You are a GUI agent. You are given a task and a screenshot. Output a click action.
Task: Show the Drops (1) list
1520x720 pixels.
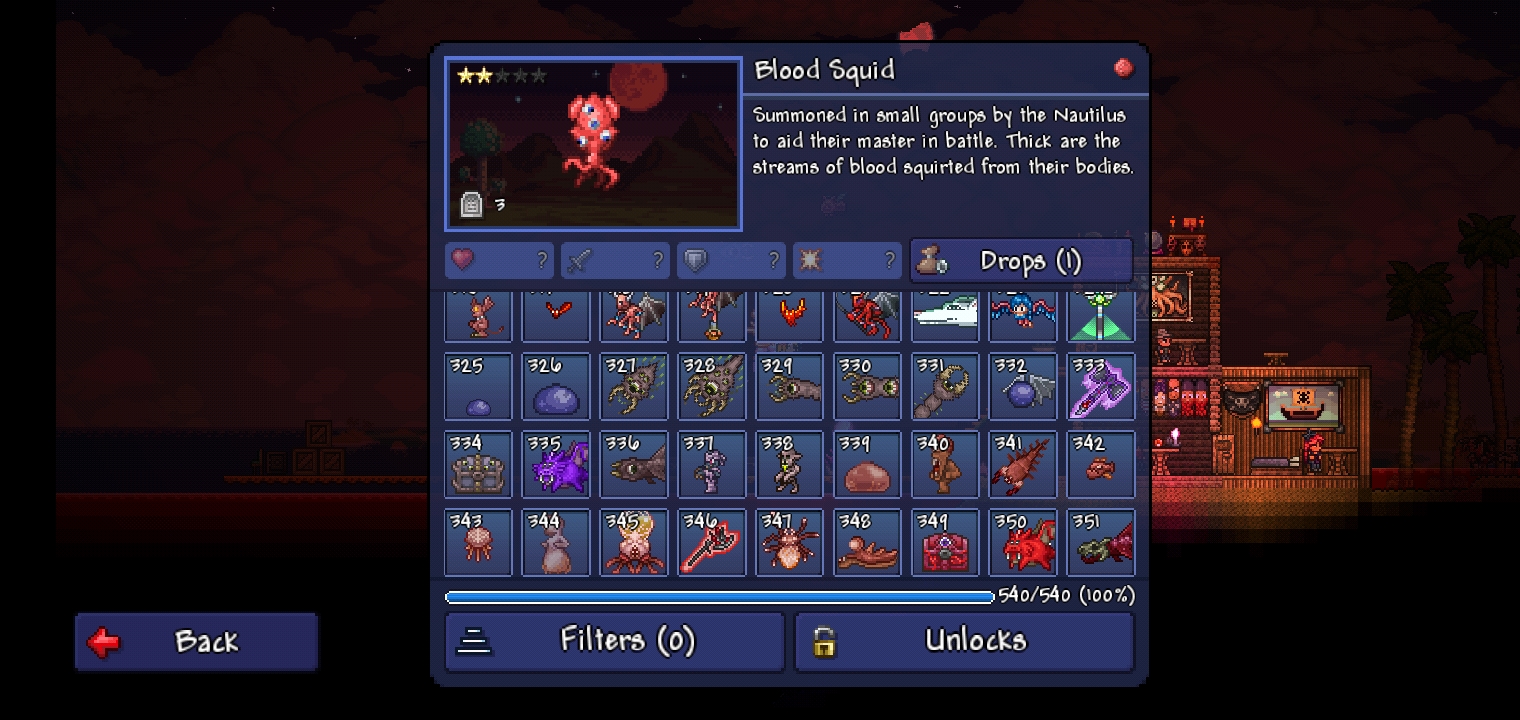tap(1021, 261)
